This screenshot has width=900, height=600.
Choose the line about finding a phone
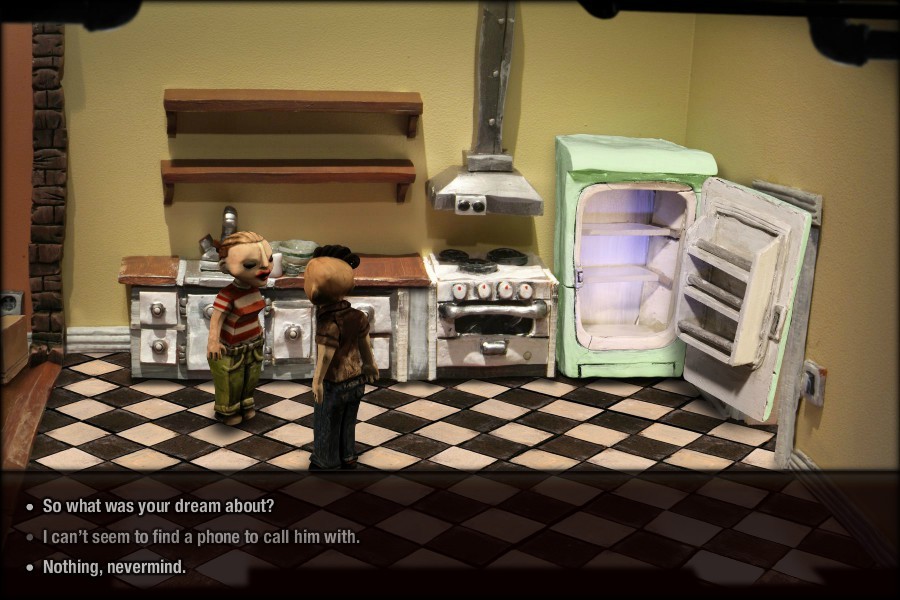[x=201, y=537]
